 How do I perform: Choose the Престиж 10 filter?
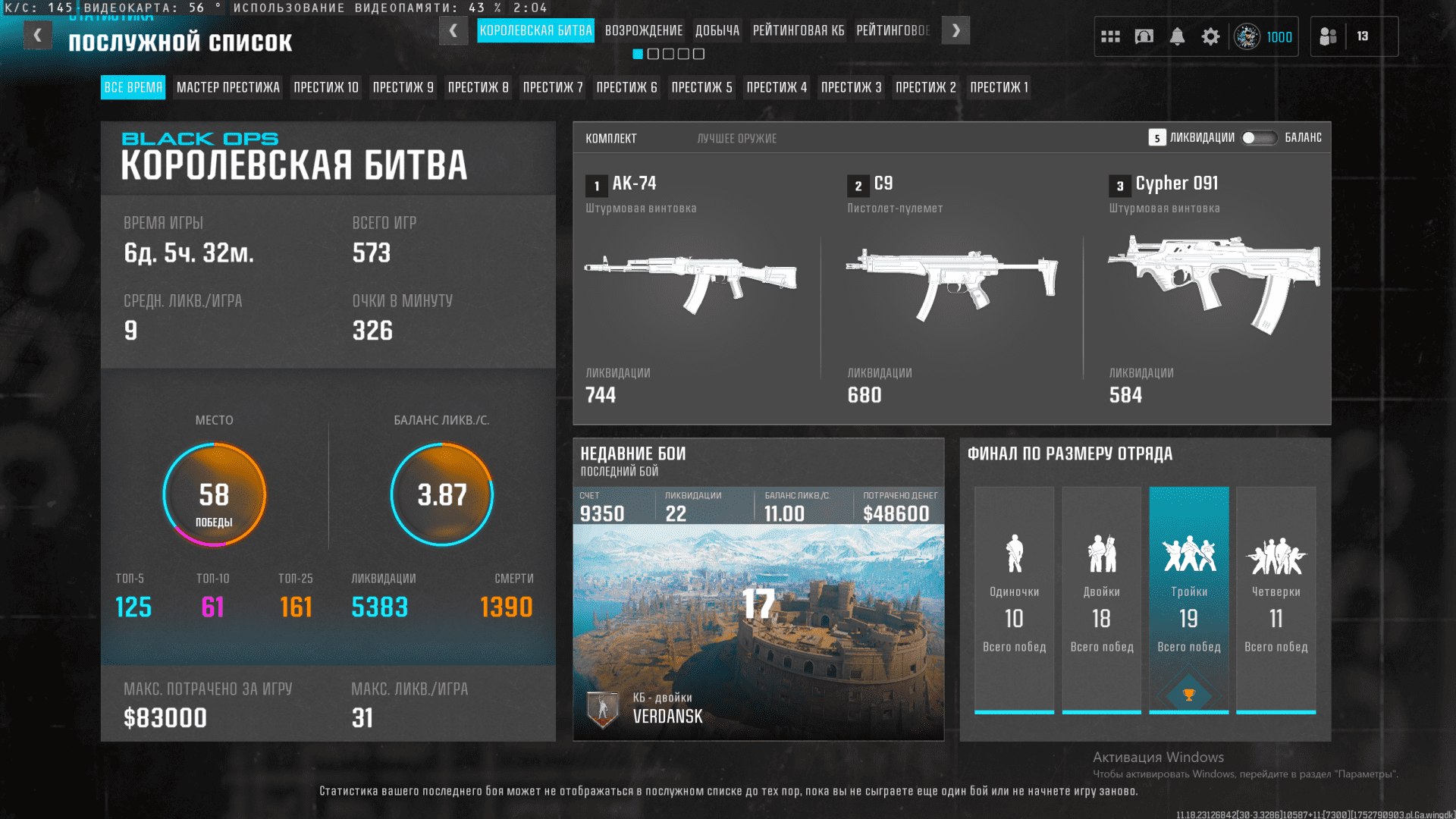pyautogui.click(x=325, y=87)
